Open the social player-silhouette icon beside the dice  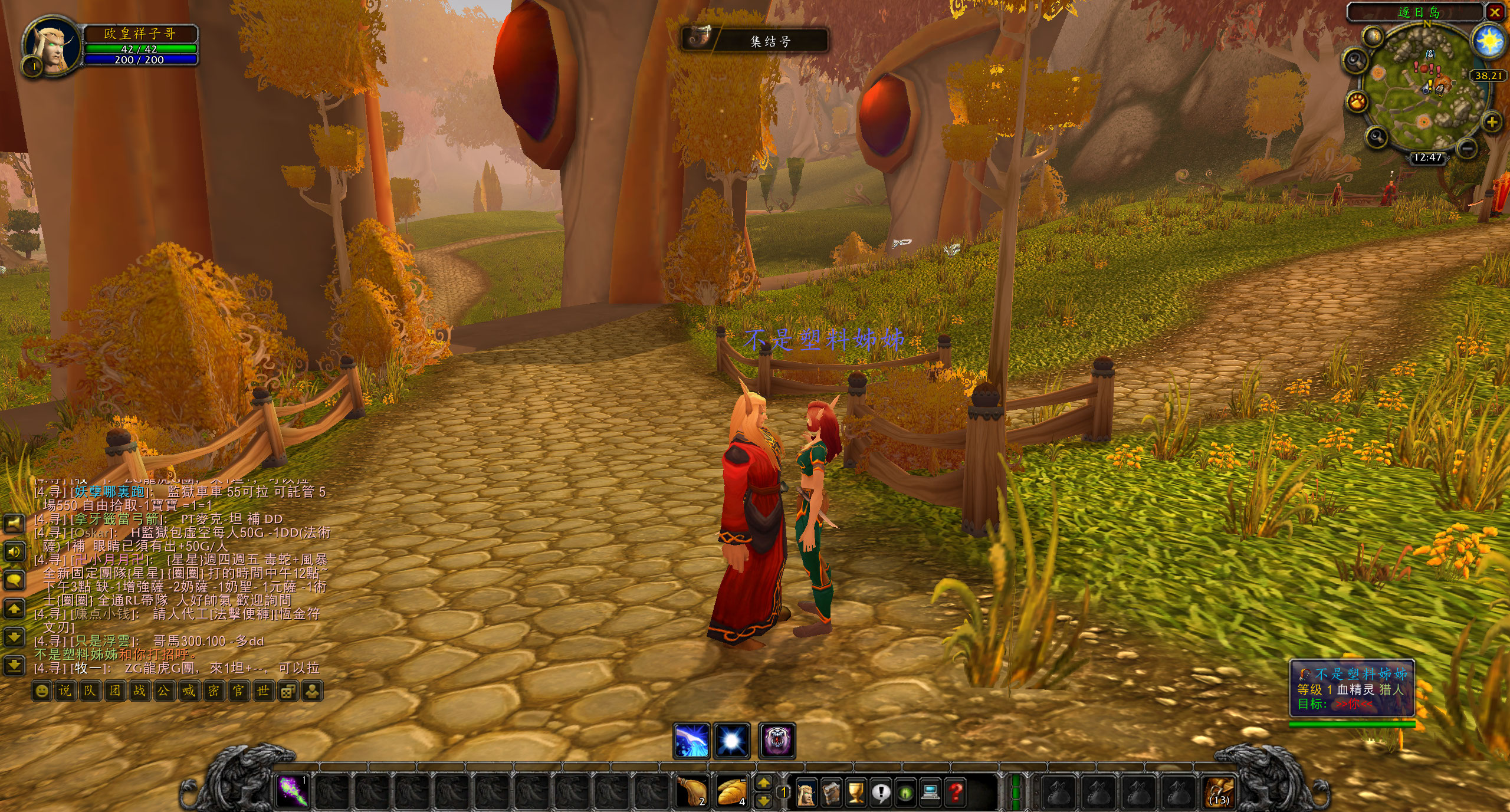pos(313,690)
